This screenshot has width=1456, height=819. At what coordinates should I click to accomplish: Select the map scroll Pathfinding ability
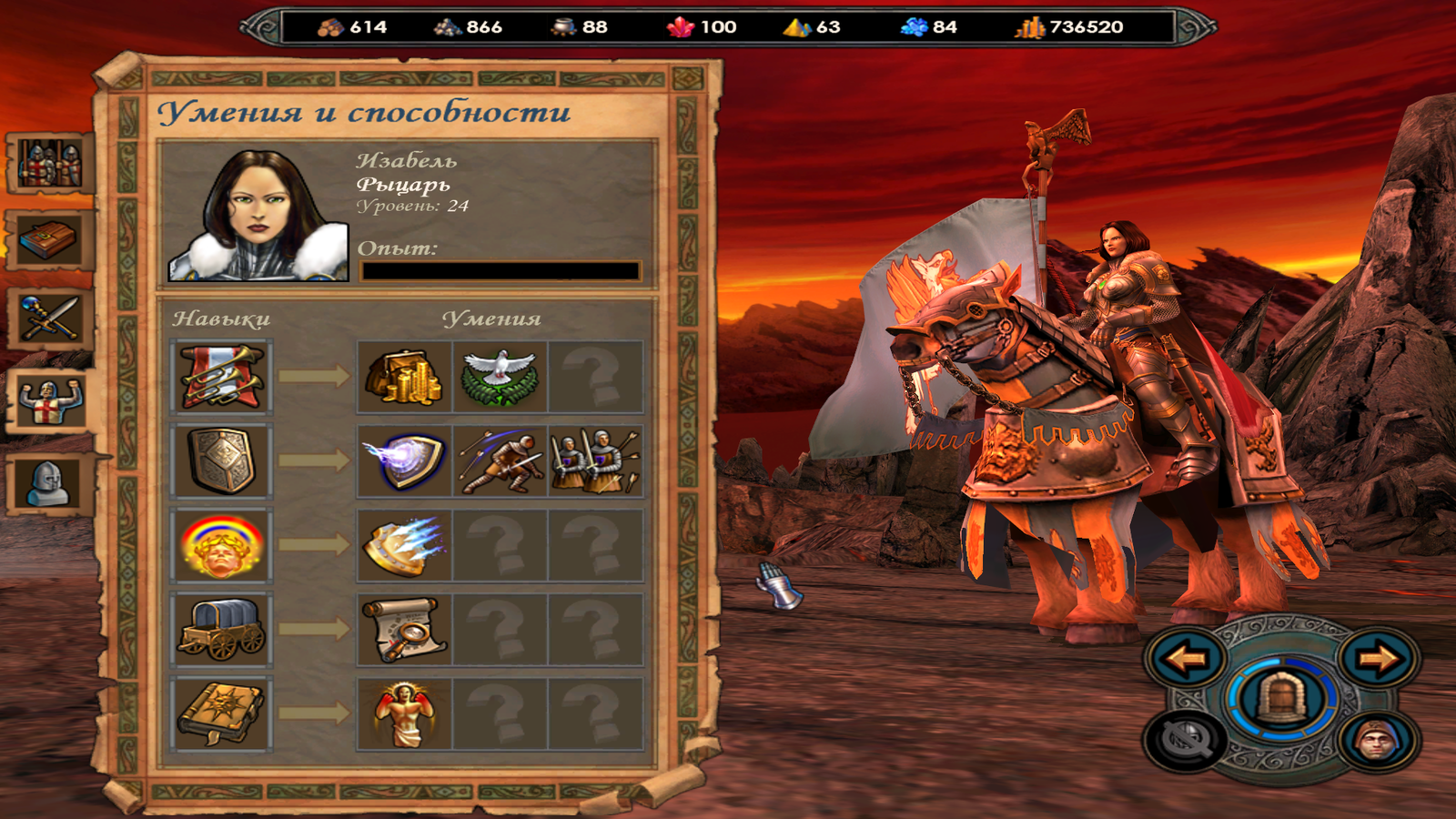coord(404,629)
